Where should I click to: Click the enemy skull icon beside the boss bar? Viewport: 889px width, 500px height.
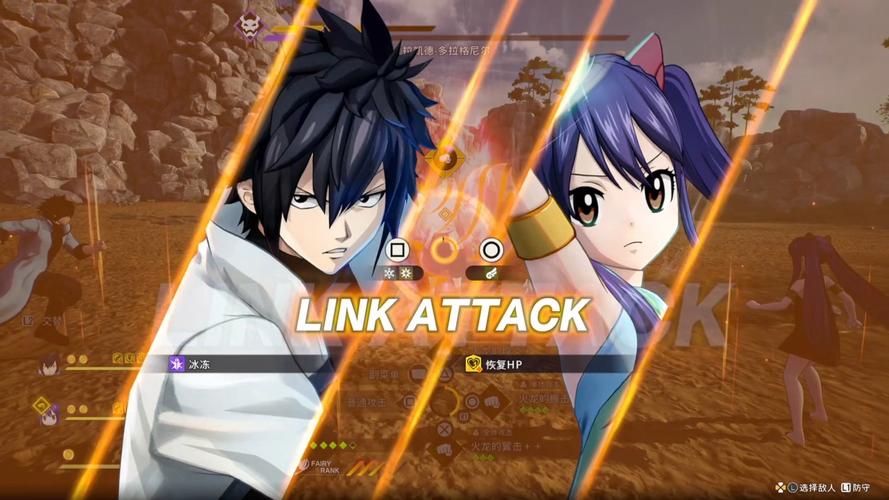pyautogui.click(x=247, y=27)
